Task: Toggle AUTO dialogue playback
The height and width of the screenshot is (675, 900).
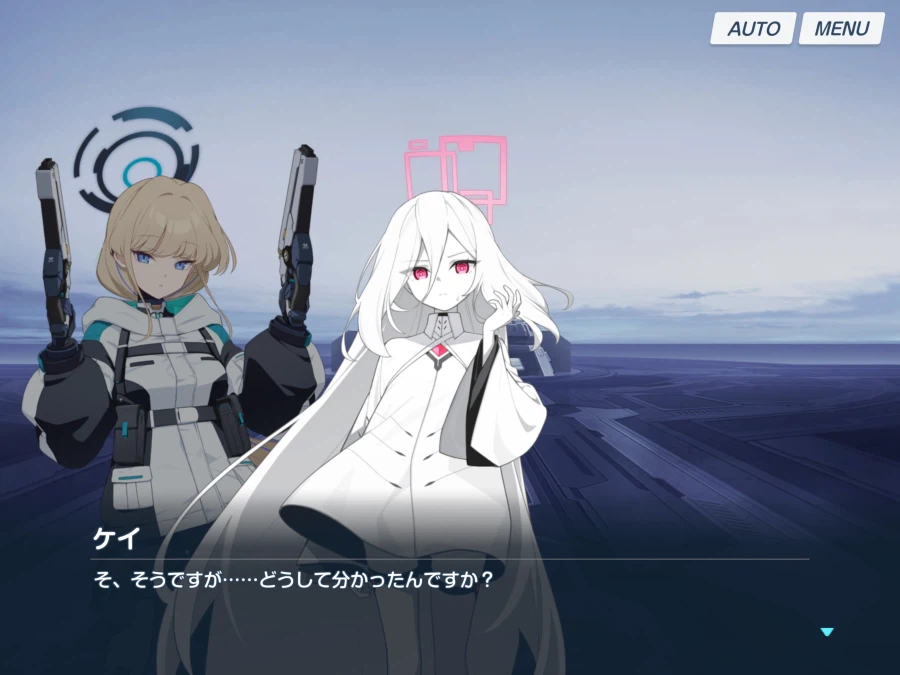Action: 753,28
